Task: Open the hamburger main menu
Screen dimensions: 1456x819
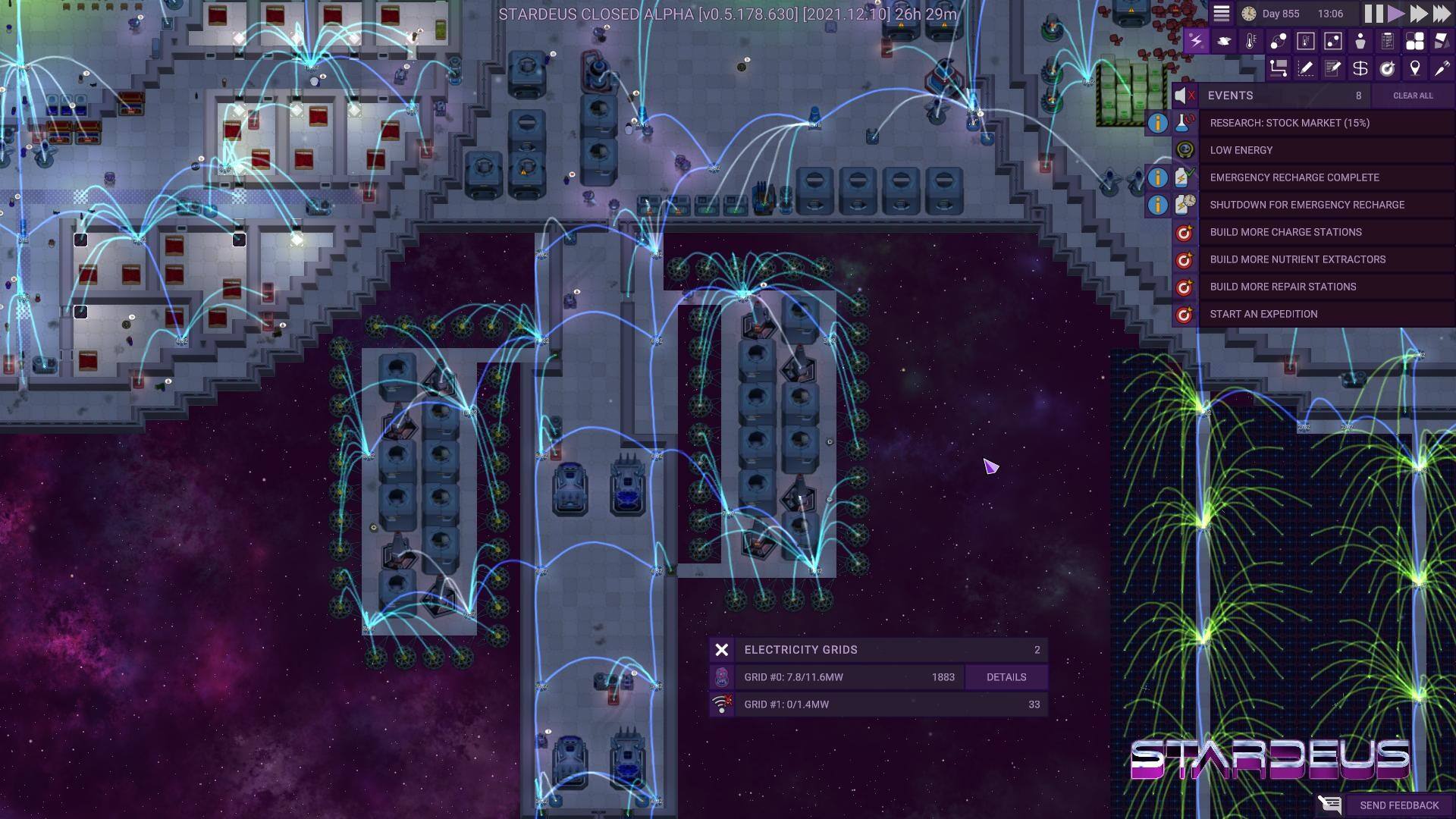Action: (1221, 14)
